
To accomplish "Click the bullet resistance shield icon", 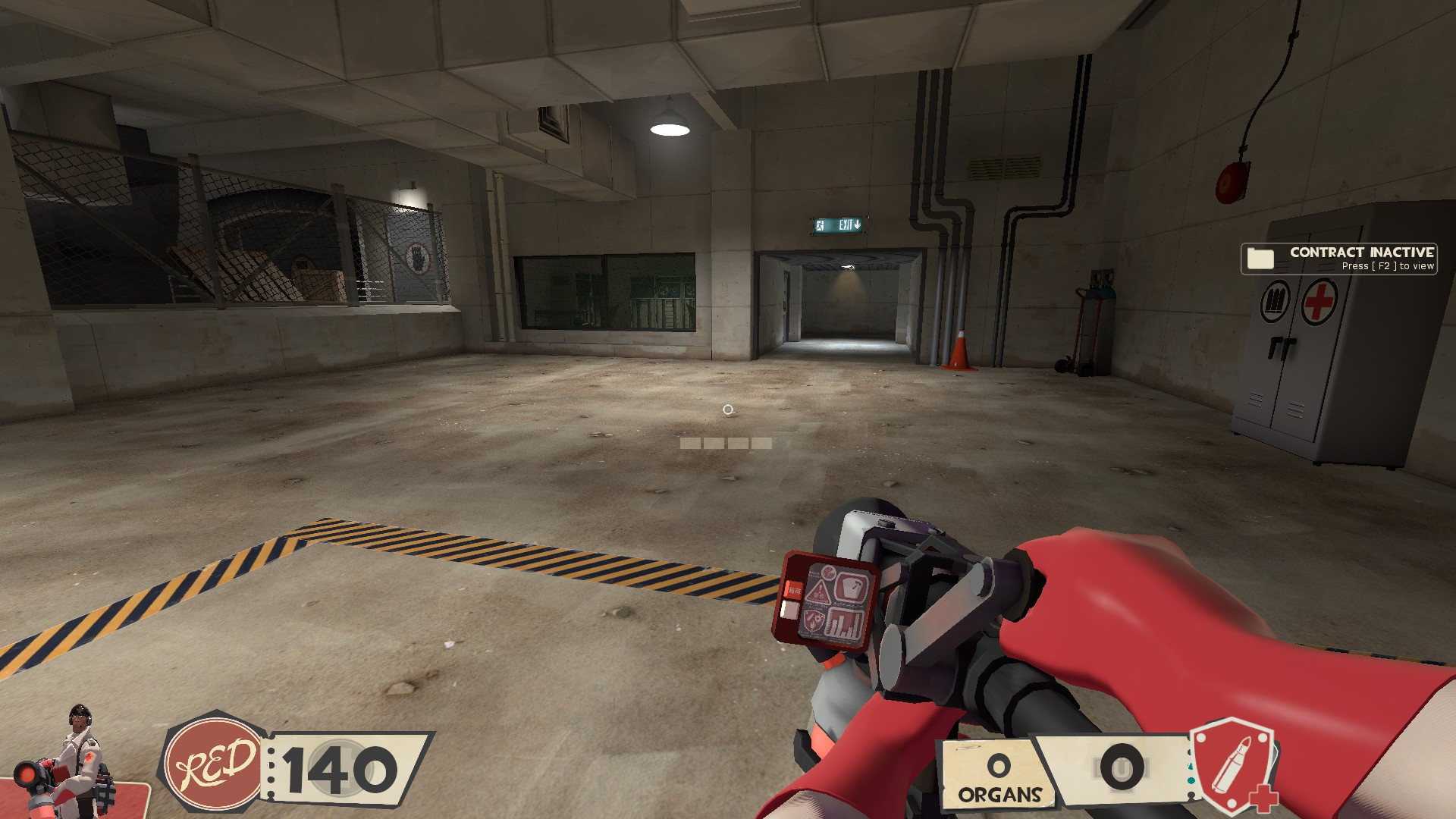I will point(1234,766).
